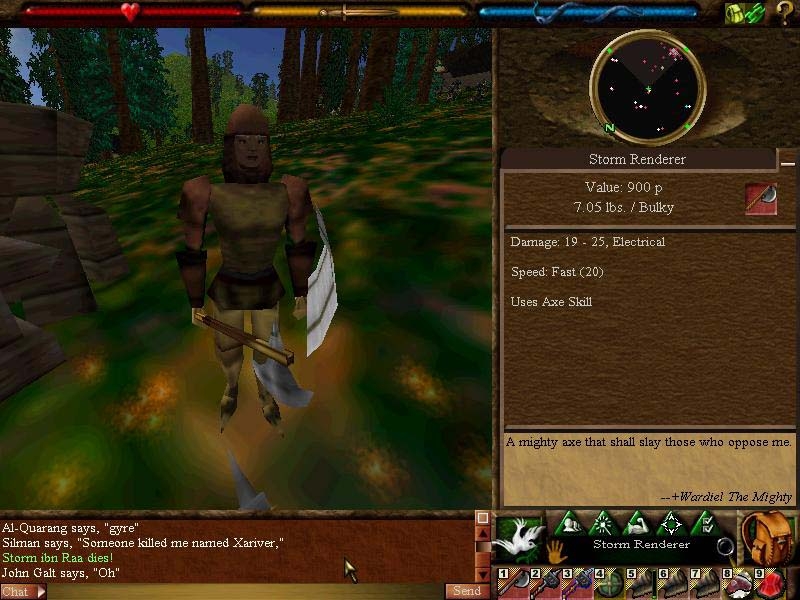Open the flexing arm attributes panel

tap(638, 523)
